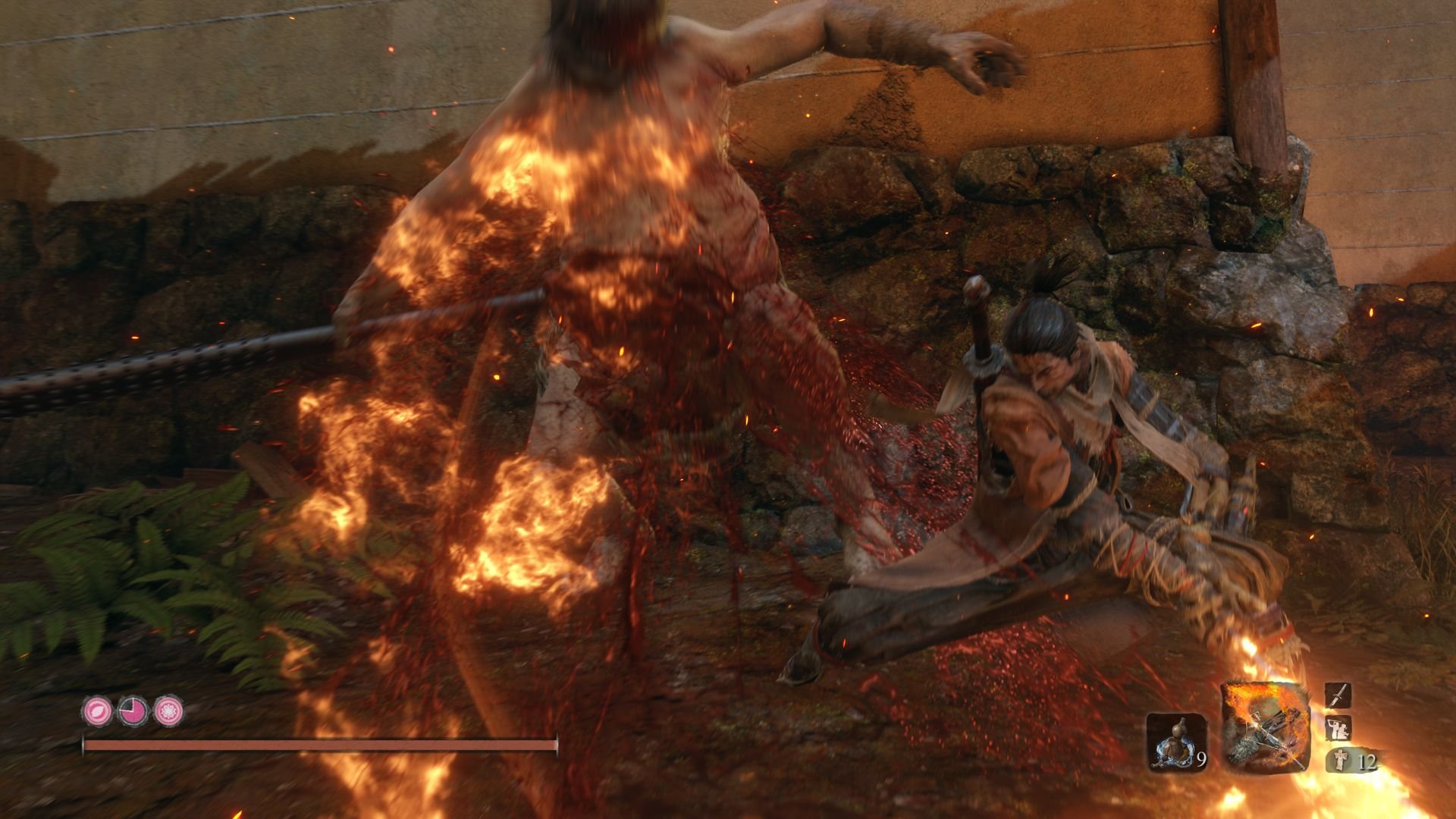Click the blossom-pattern resurrection node
Viewport: 1456px width, 819px height.
[x=168, y=711]
